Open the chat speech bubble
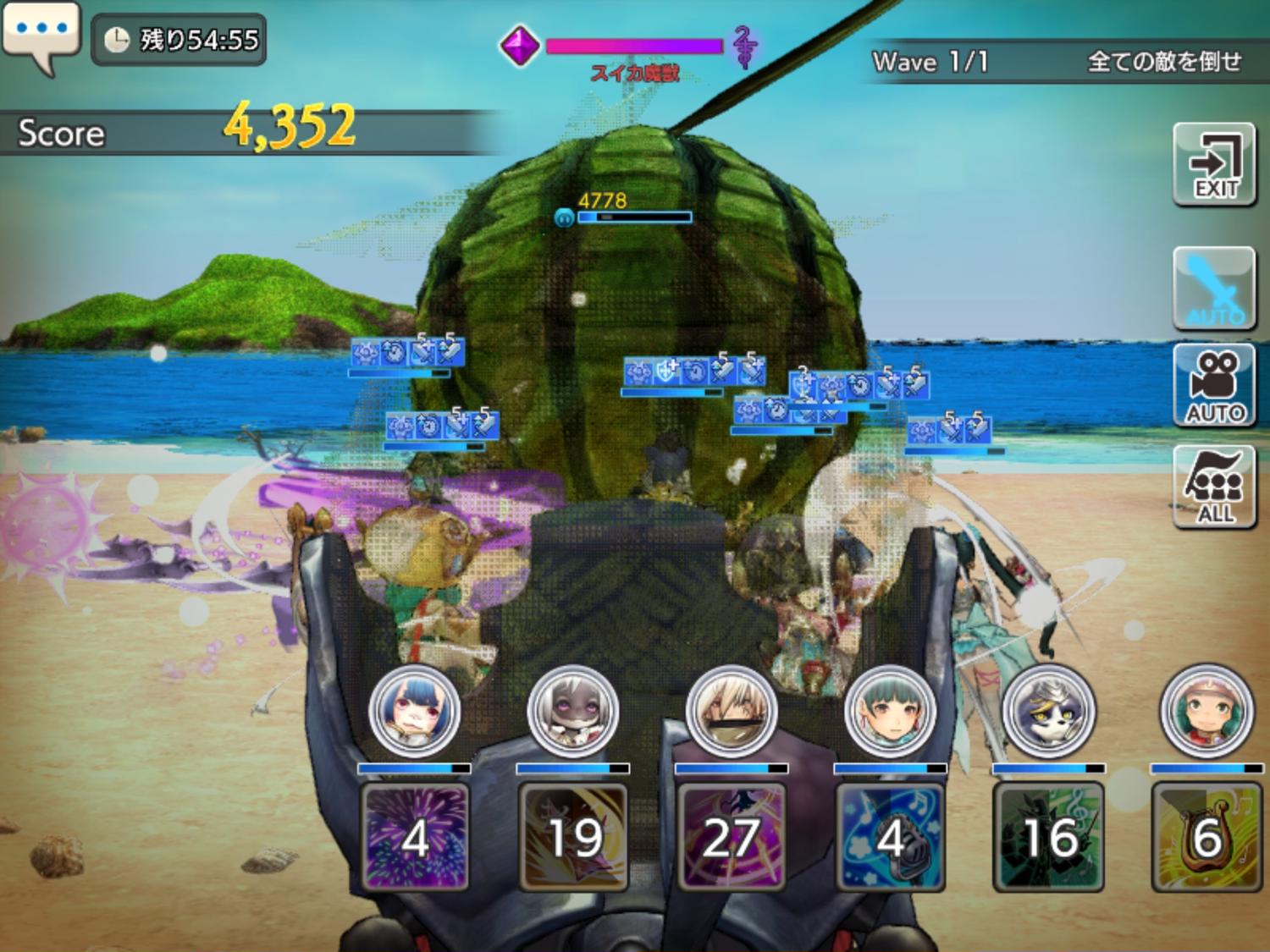Screen dimensions: 1270x952 [41, 34]
